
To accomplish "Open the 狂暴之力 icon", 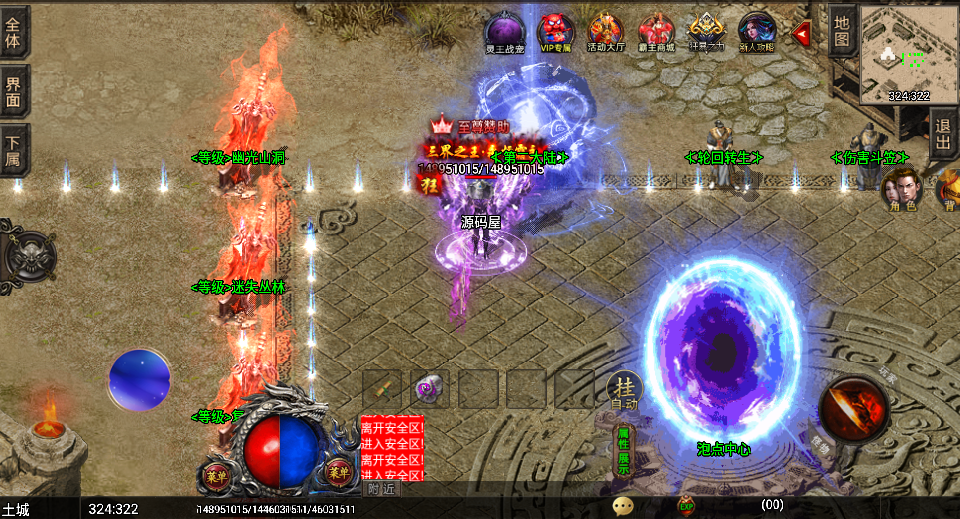I will pyautogui.click(x=707, y=31).
